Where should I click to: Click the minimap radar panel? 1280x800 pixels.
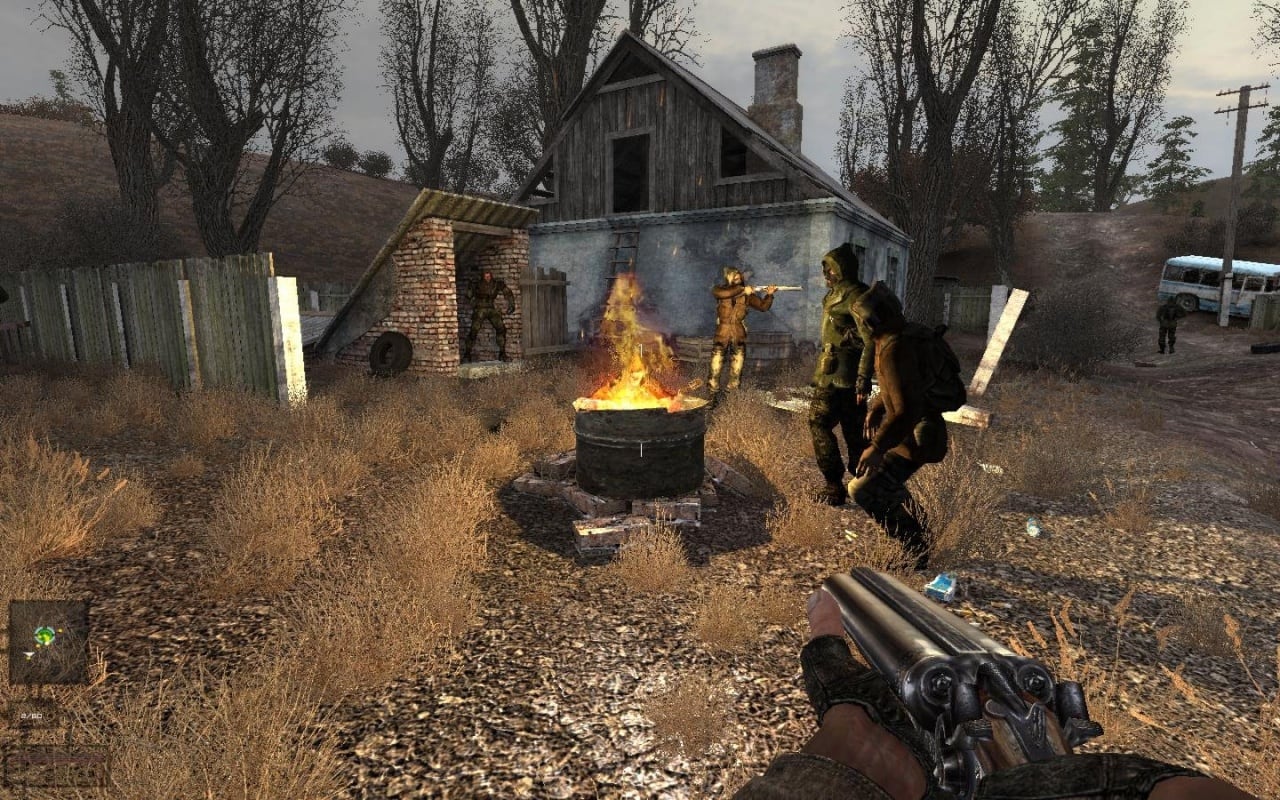[x=48, y=642]
